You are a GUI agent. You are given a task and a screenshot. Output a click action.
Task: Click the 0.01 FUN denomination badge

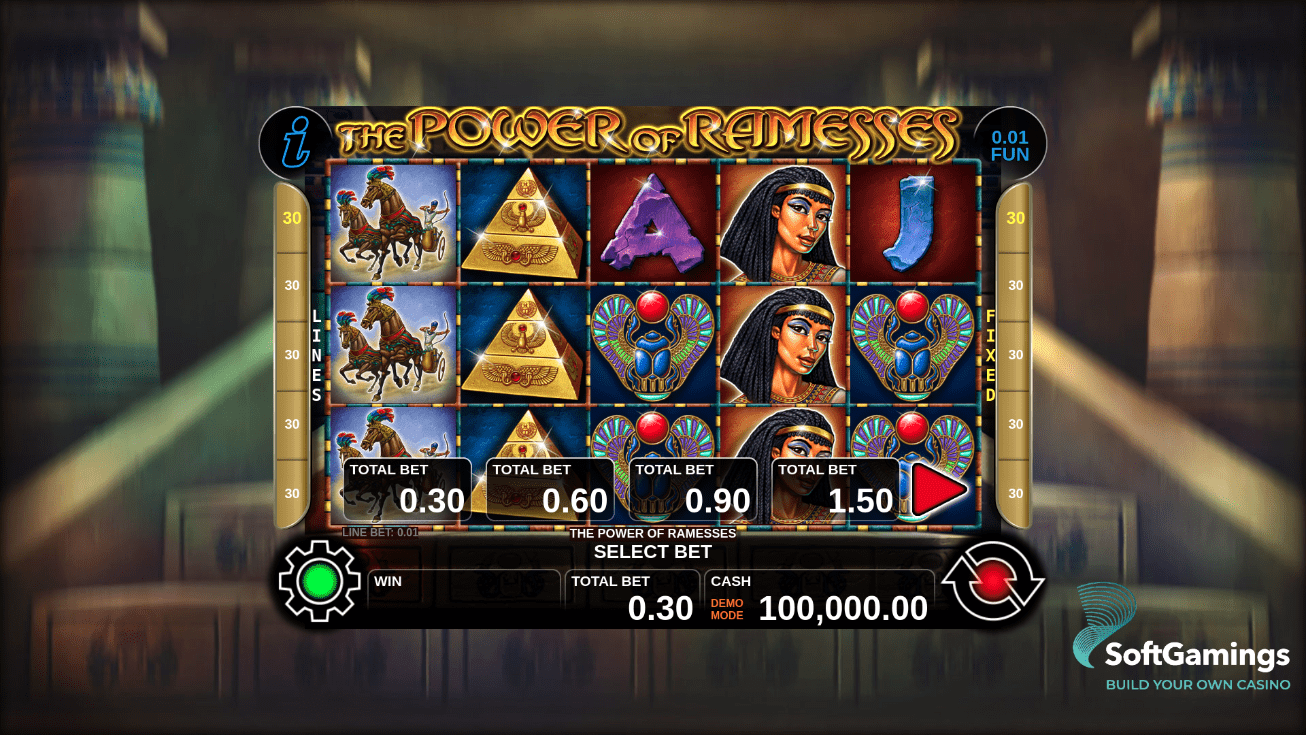1009,143
